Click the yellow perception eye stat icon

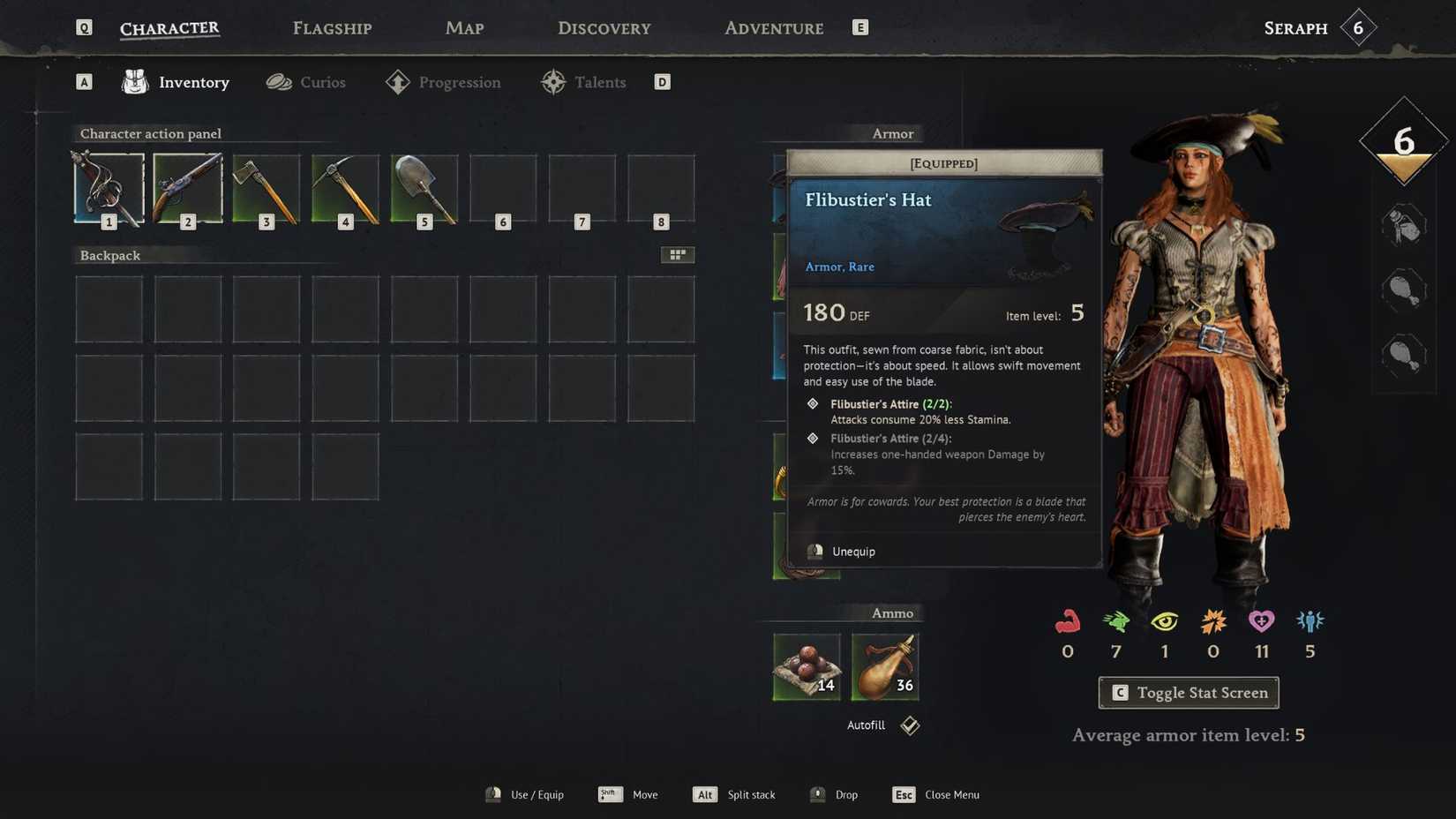(x=1164, y=622)
